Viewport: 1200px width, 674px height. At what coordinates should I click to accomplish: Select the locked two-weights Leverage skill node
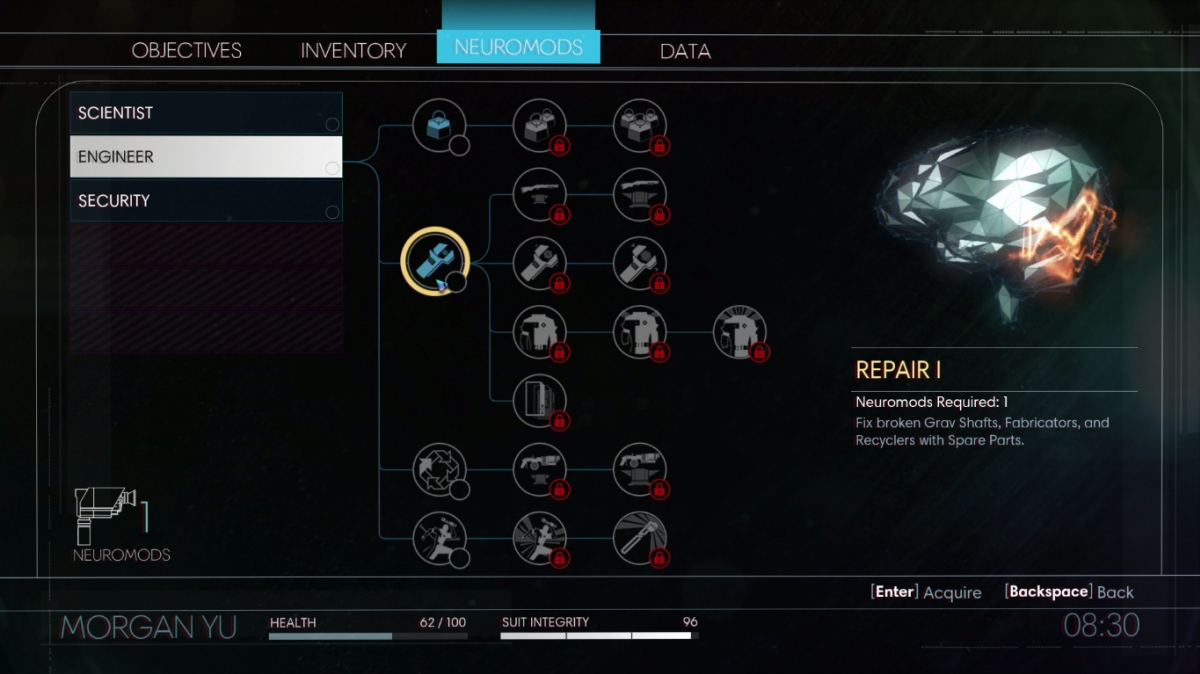point(539,126)
